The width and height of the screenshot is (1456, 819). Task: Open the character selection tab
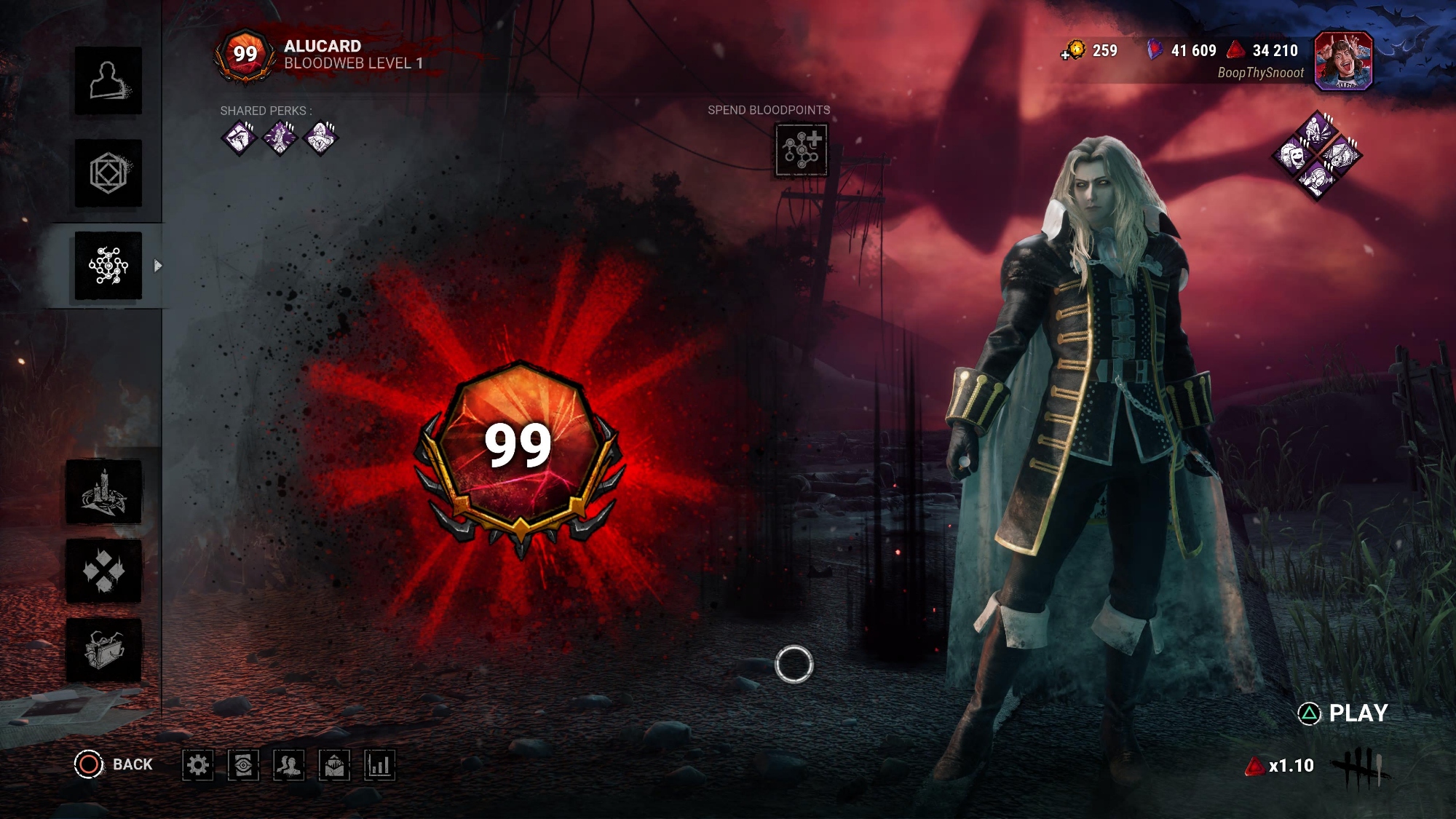pyautogui.click(x=108, y=81)
